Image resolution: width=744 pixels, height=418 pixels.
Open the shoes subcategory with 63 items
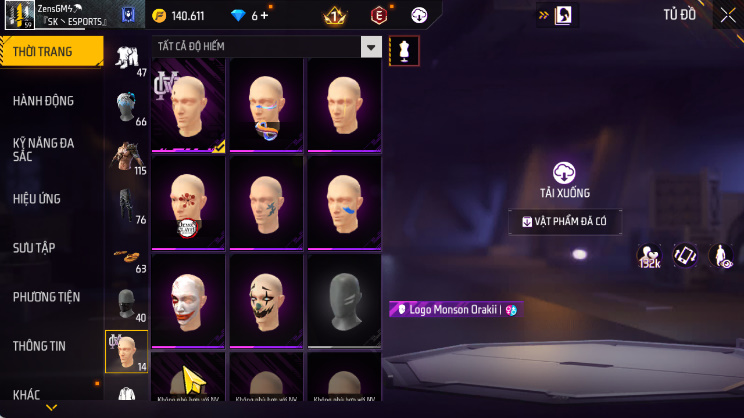[126, 254]
